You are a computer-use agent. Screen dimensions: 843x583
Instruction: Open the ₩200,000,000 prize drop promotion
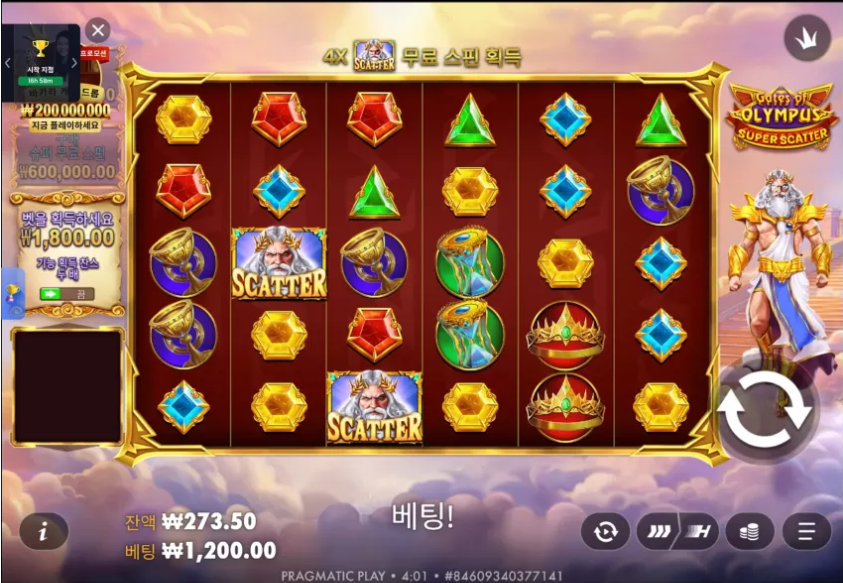pos(66,110)
